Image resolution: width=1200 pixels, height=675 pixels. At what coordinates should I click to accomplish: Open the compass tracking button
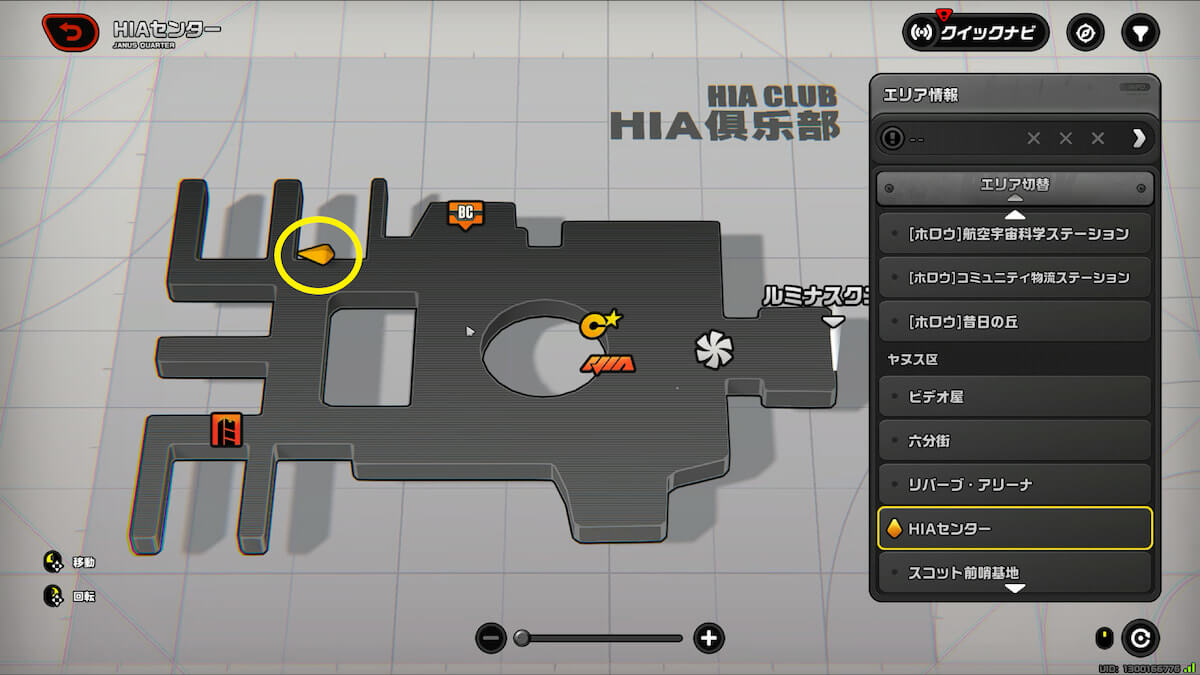pos(1085,32)
